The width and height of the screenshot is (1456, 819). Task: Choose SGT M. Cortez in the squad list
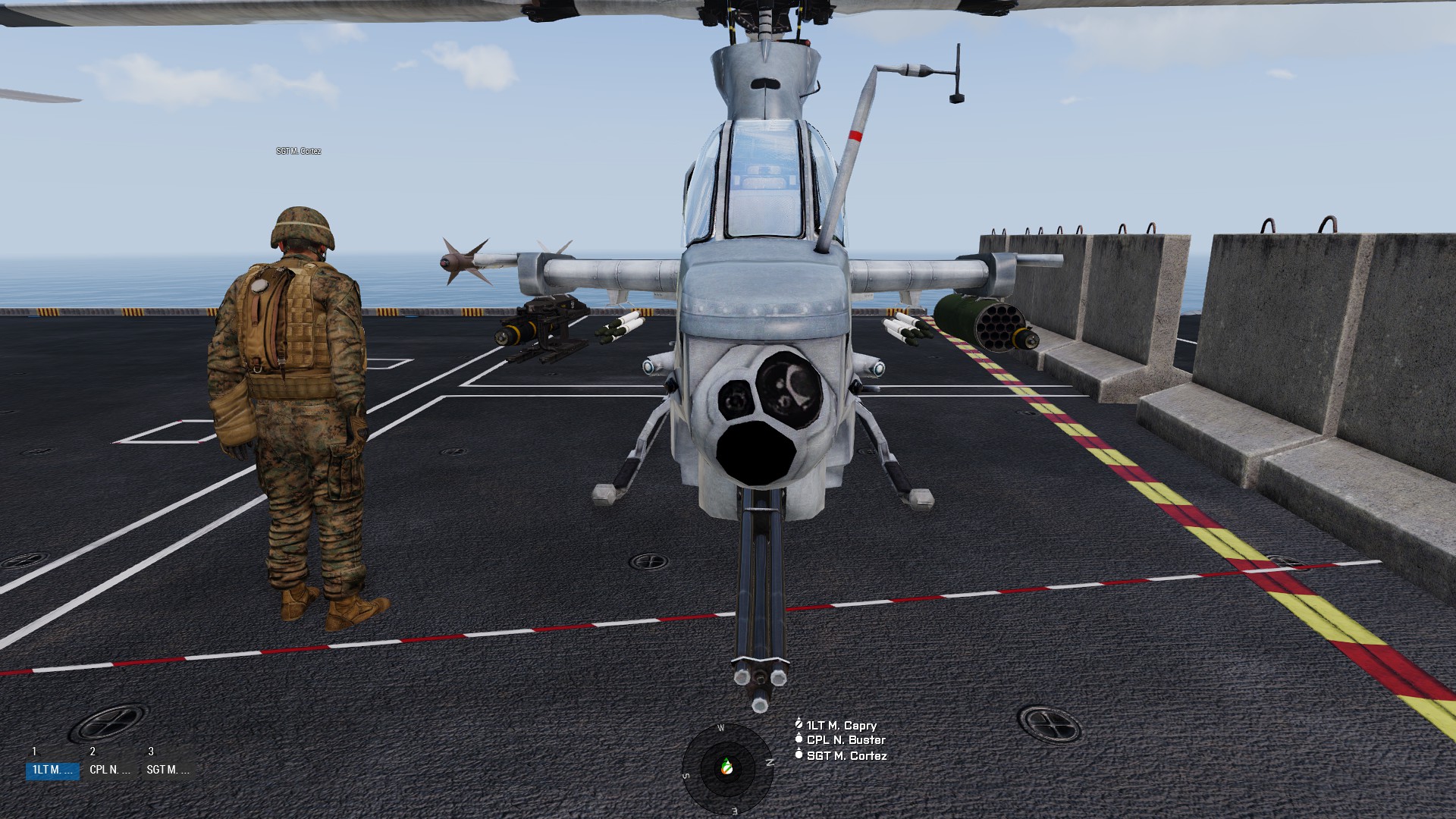click(x=846, y=756)
